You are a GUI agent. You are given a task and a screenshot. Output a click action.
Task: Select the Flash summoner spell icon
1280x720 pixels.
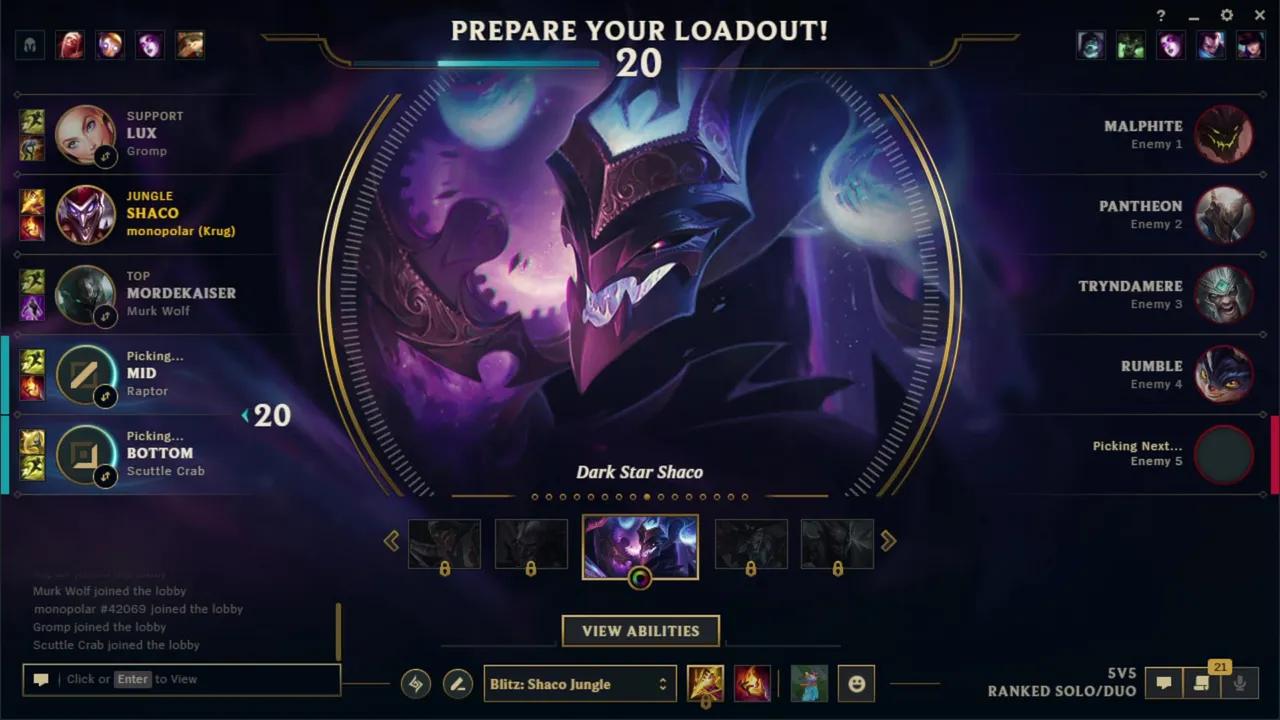tap(705, 684)
